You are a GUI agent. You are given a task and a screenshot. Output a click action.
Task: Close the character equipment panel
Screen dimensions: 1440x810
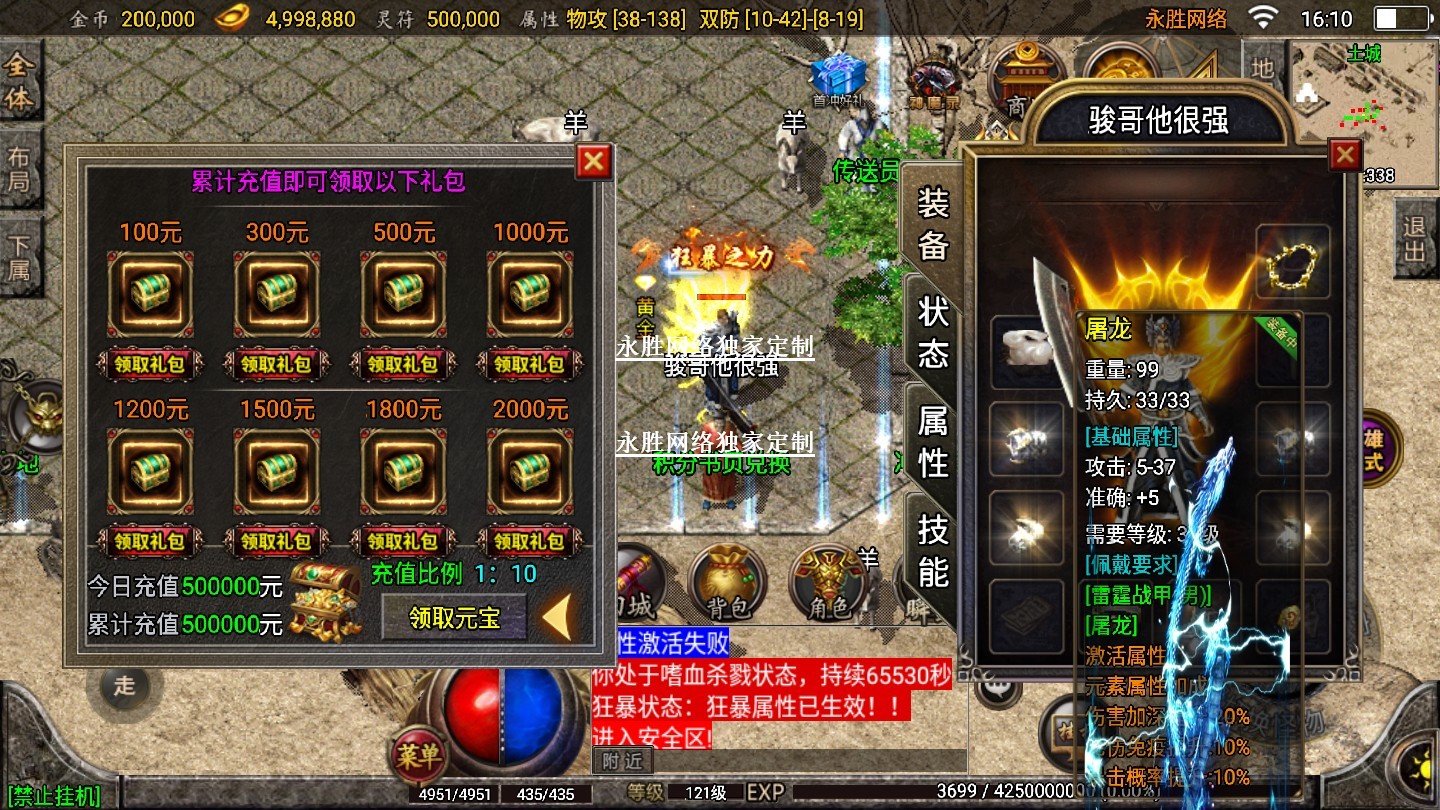(x=1345, y=155)
